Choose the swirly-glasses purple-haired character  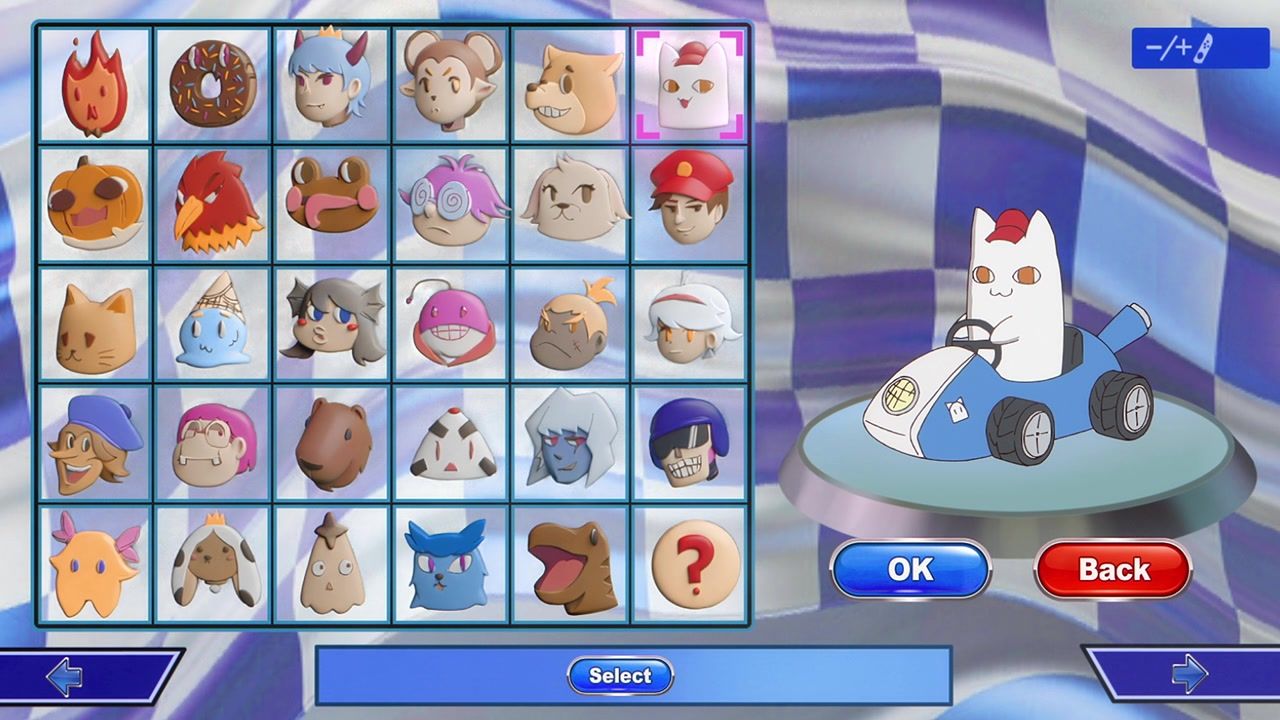point(451,204)
